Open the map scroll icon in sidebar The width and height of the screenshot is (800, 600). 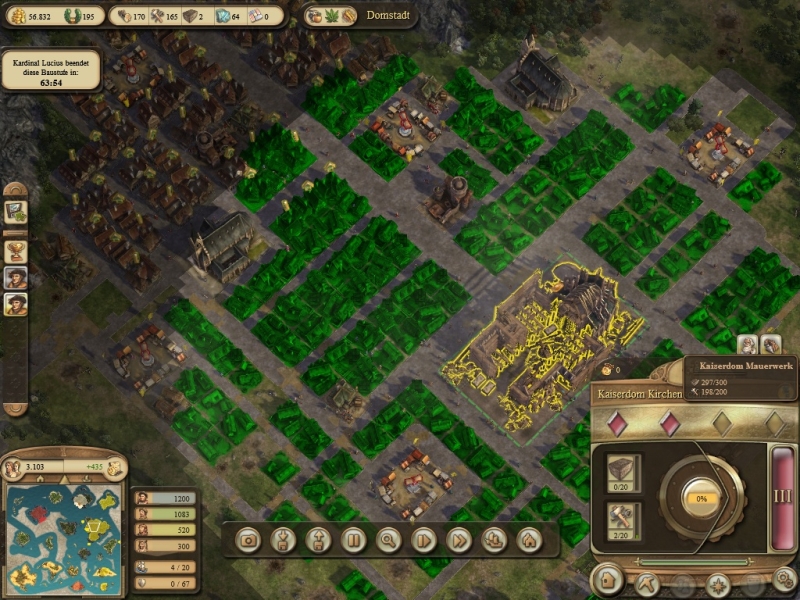coord(16,212)
